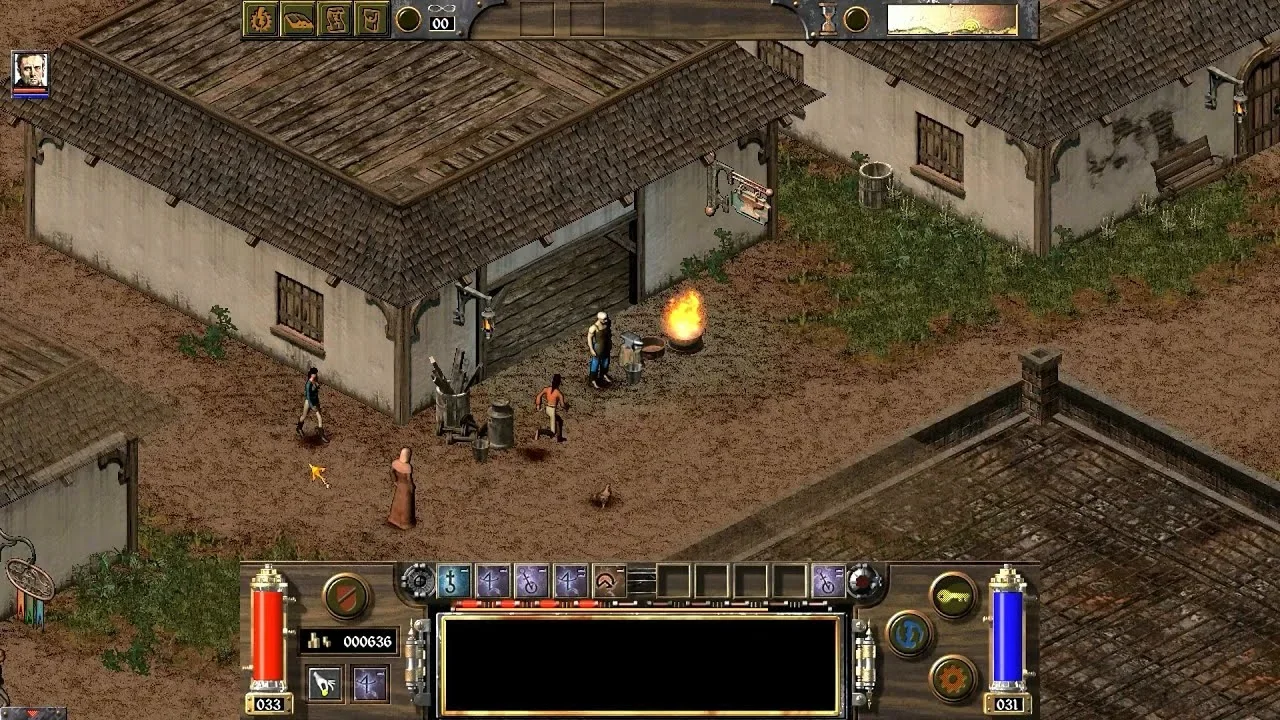This screenshot has height=720, width=1280.
Task: Open the character sheet with the gear icon
Action: [x=260, y=19]
